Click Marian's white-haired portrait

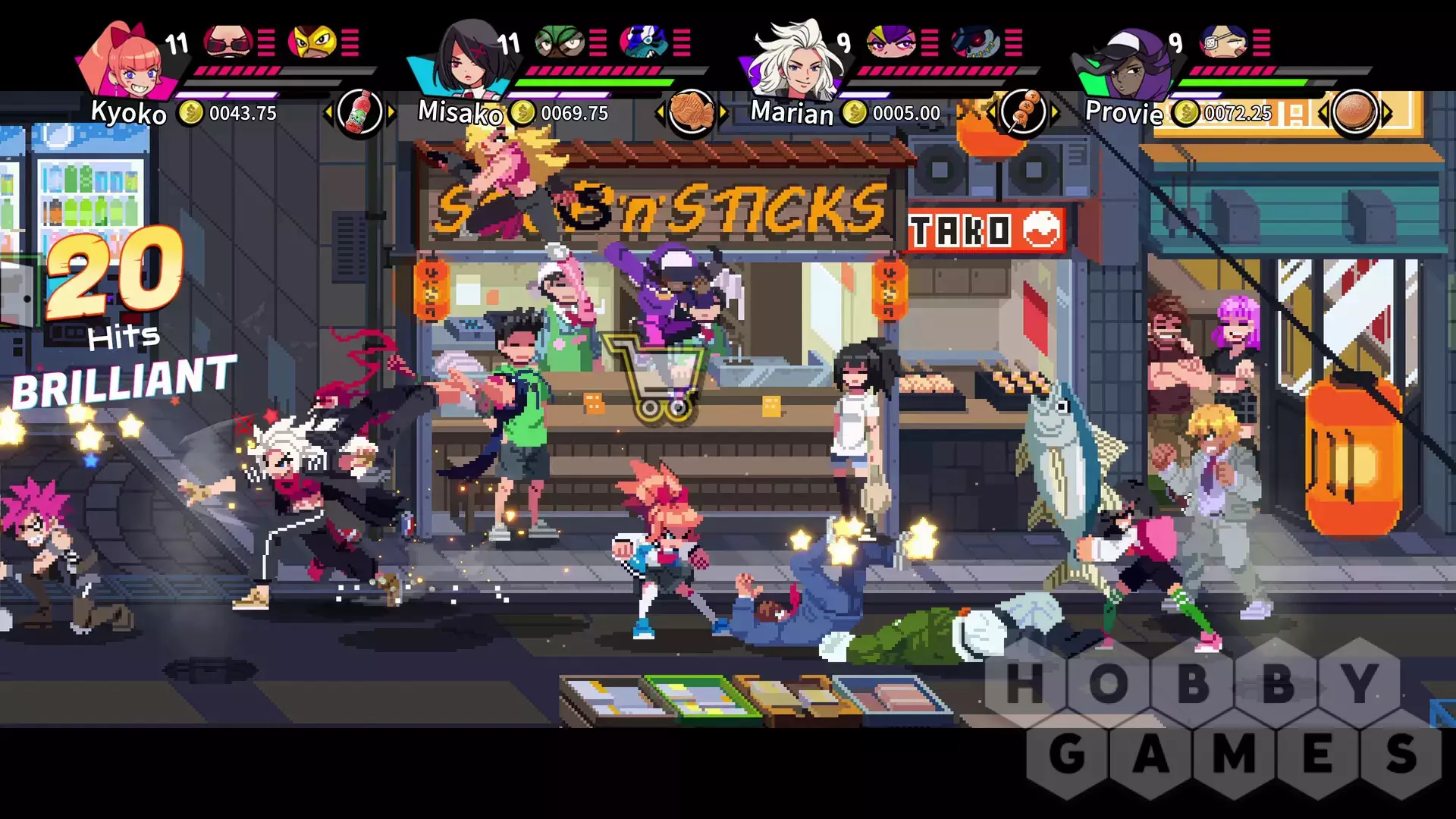click(x=792, y=61)
